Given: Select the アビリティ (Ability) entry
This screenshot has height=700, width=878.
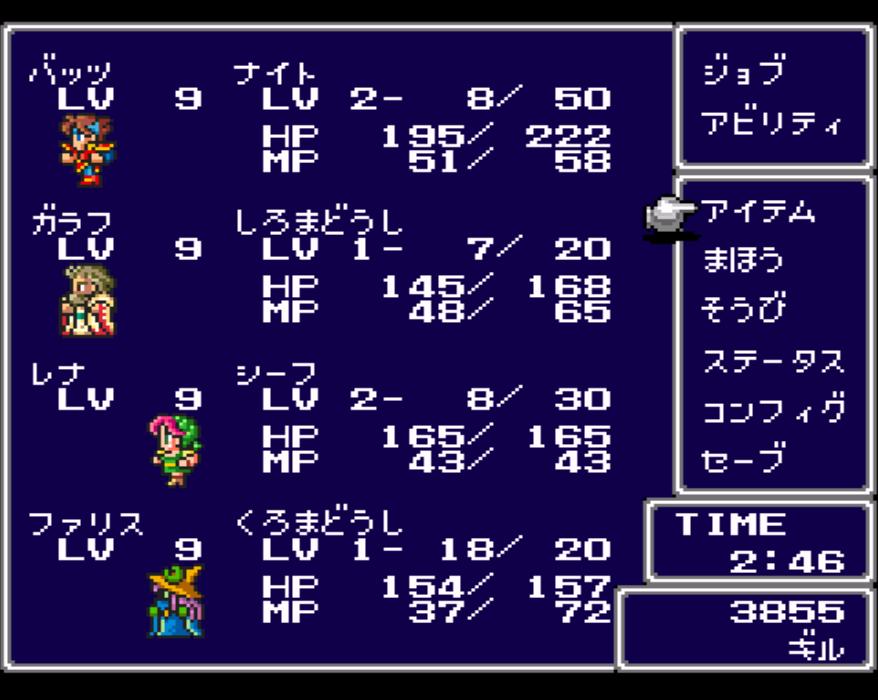Looking at the screenshot, I should pyautogui.click(x=771, y=124).
